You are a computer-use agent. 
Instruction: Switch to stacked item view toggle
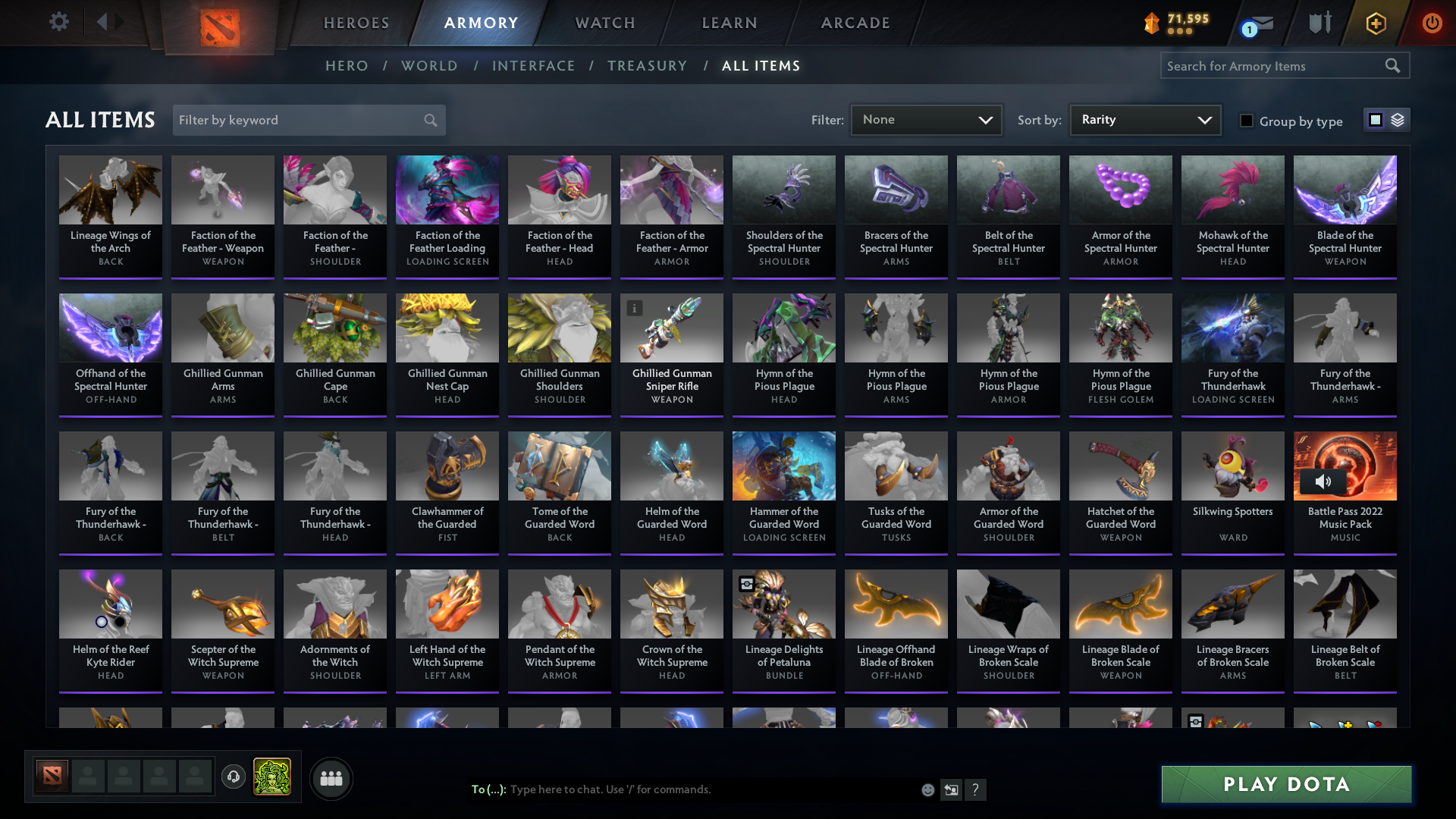click(x=1398, y=120)
